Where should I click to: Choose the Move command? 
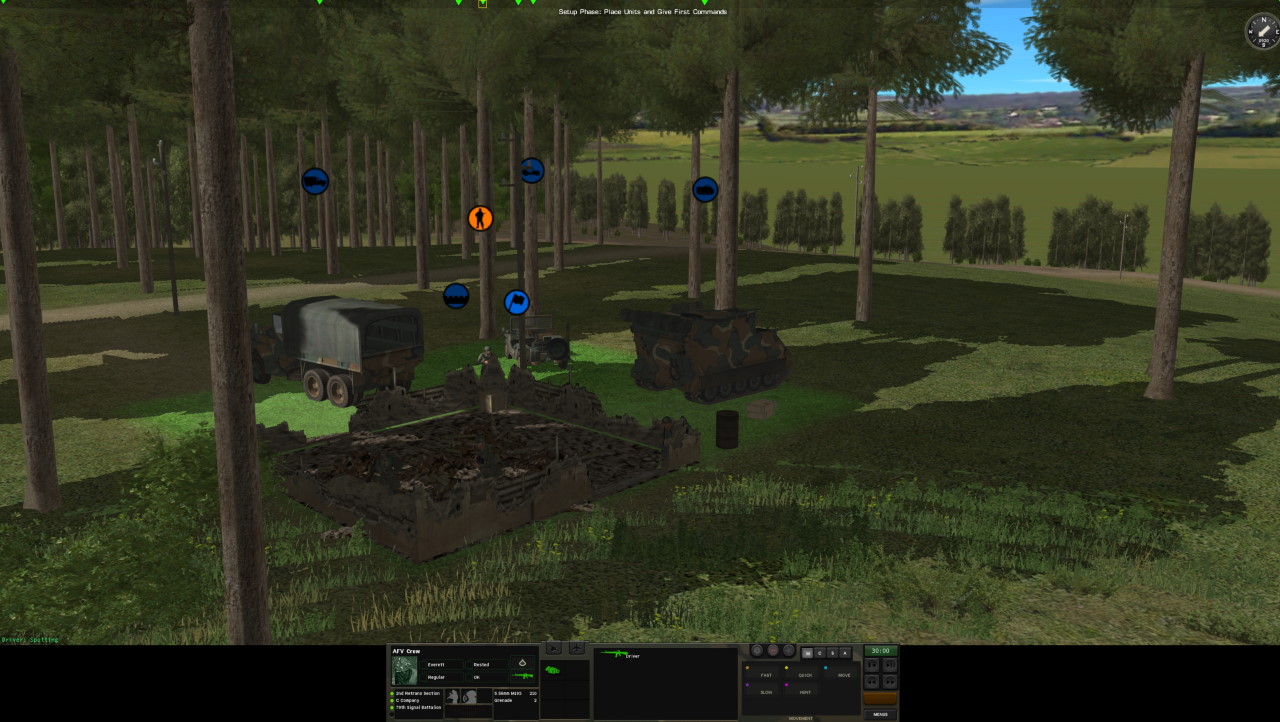coord(844,675)
